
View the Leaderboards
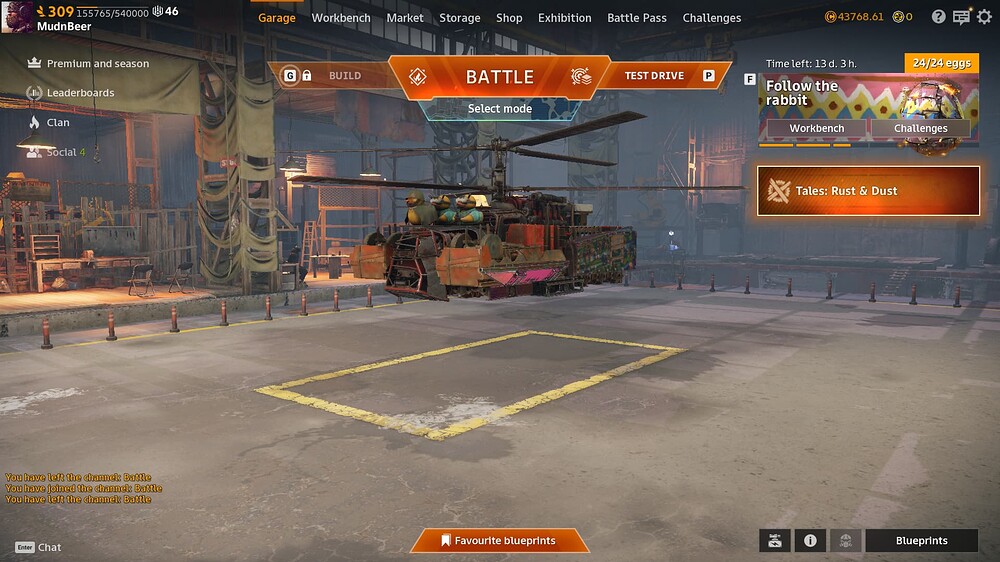click(80, 93)
